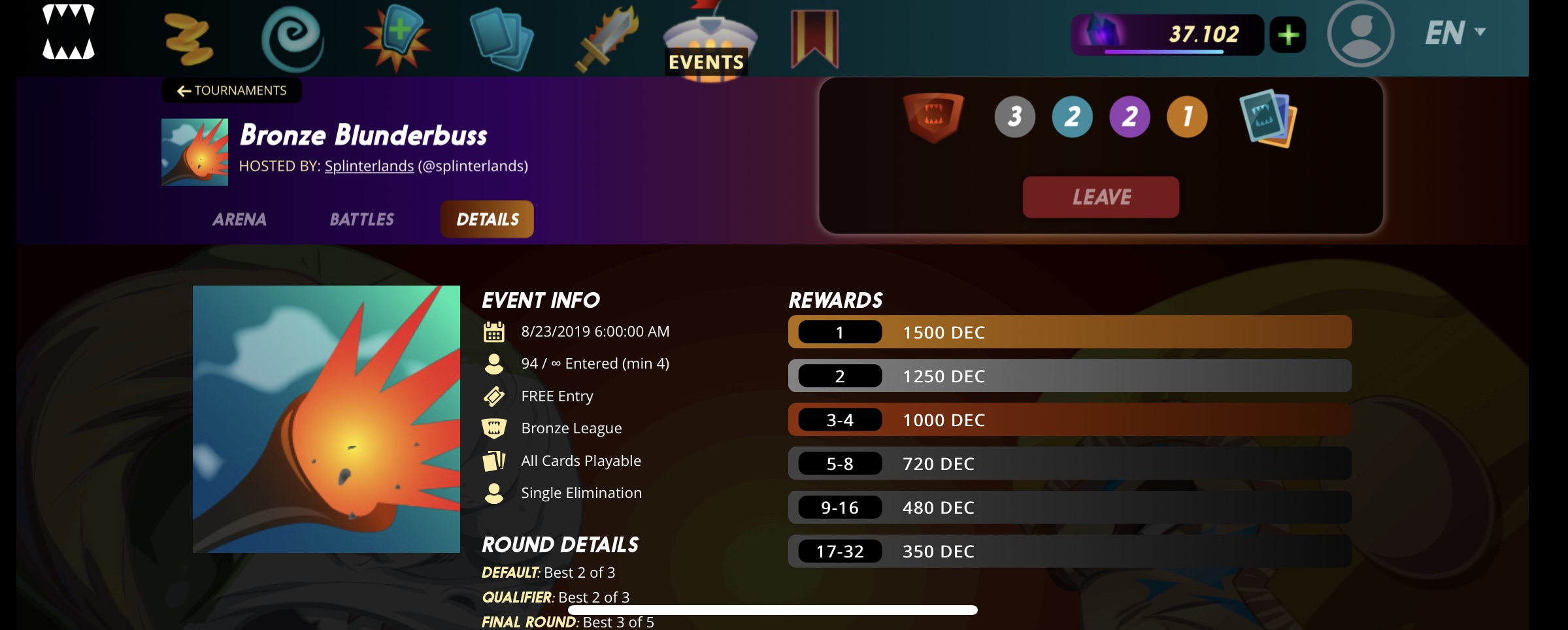Viewport: 1568px width, 630px height.
Task: Open the red banner guild icon
Action: point(814,39)
